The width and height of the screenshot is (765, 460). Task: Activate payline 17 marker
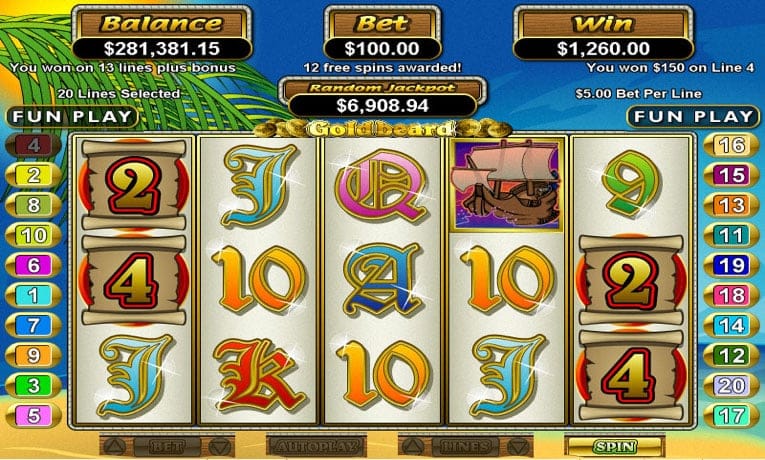(x=732, y=414)
